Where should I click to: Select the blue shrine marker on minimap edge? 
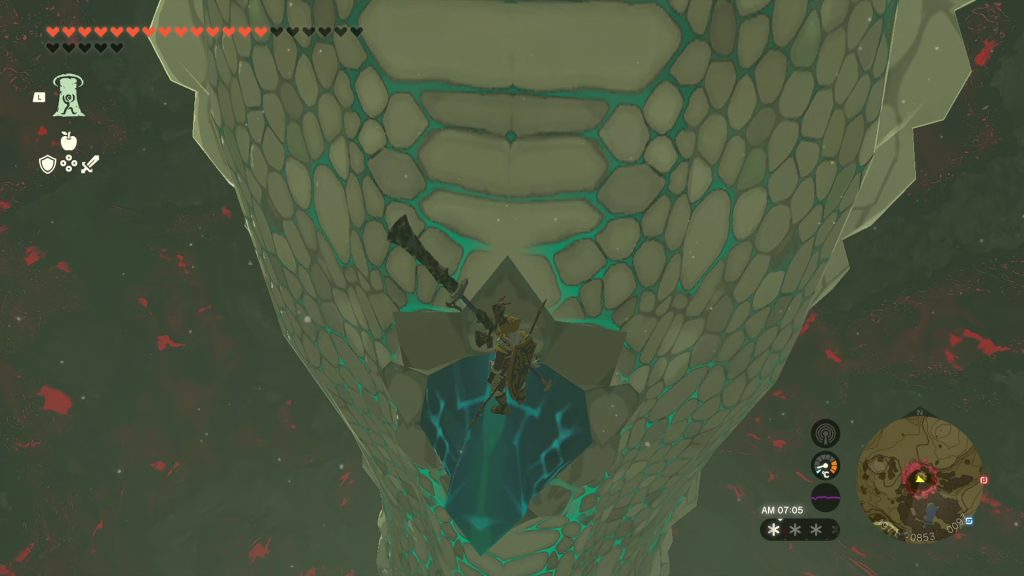coord(969,521)
